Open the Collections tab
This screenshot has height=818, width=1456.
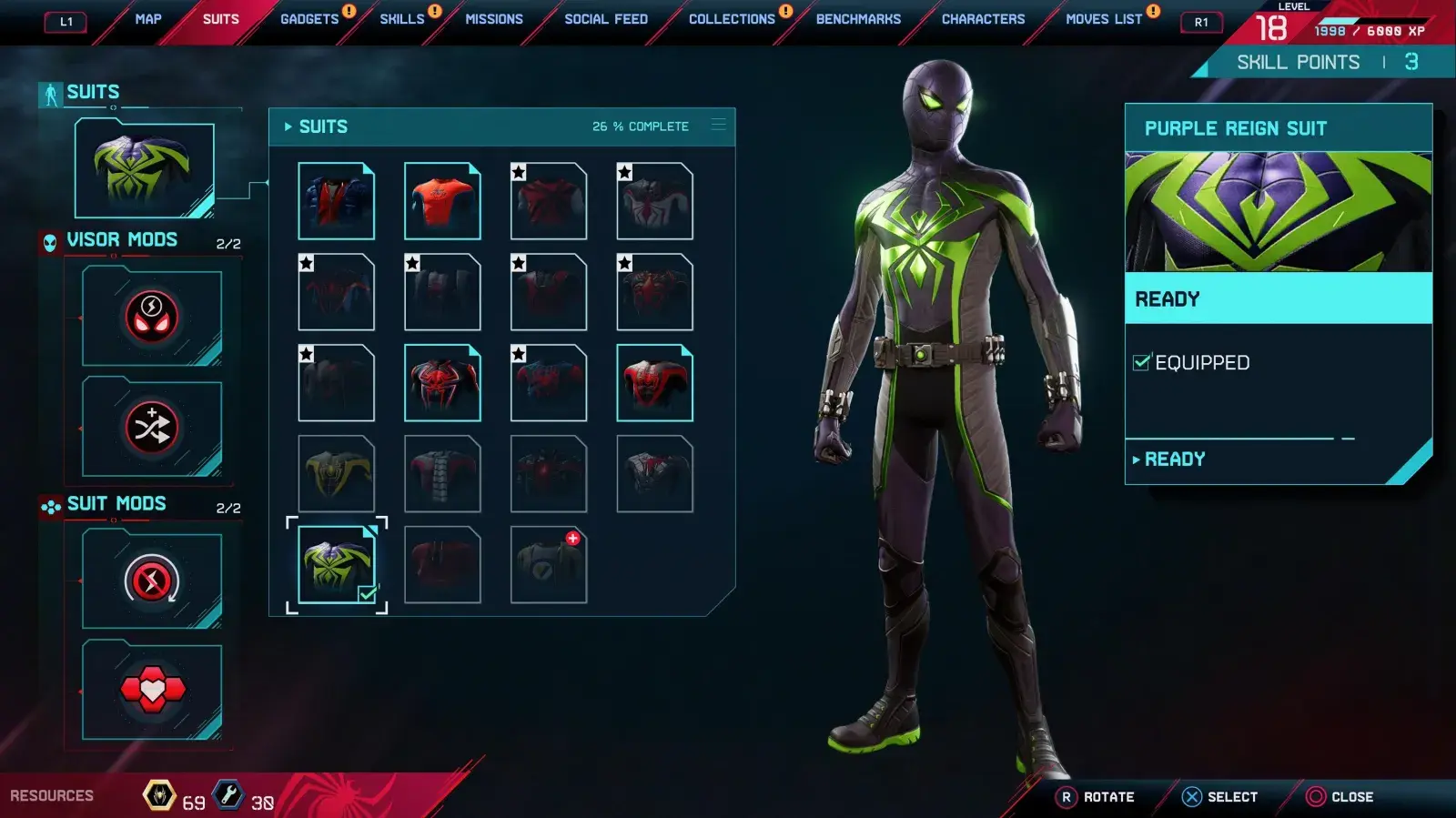(x=732, y=19)
